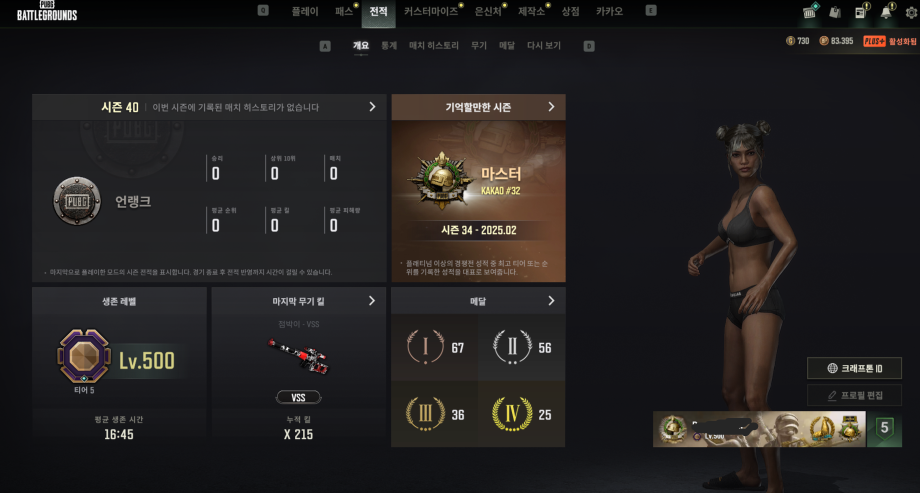The height and width of the screenshot is (493, 920).
Task: Go to the 패스 (Pass) menu
Action: (344, 11)
